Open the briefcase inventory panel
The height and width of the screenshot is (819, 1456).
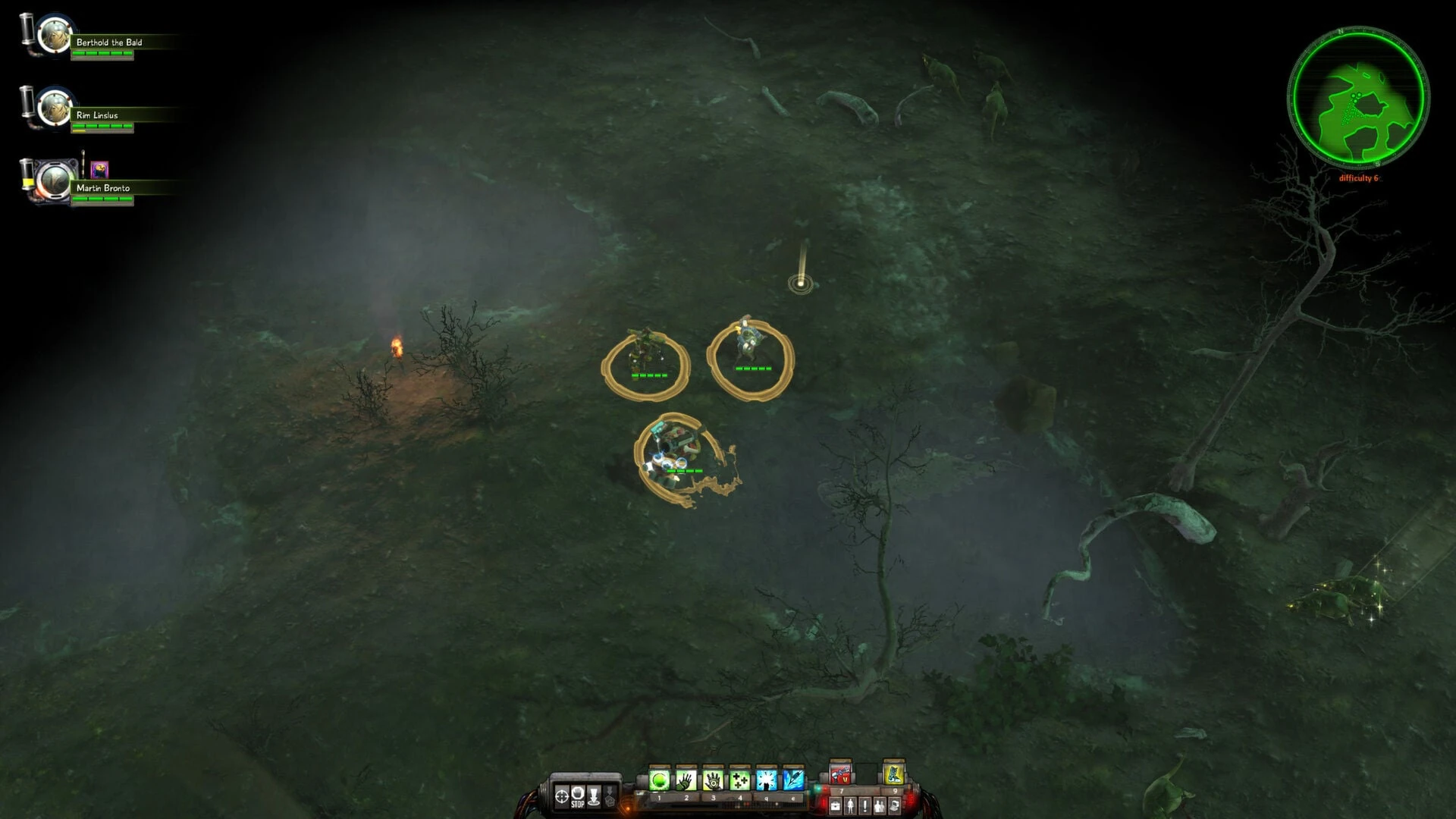tap(835, 806)
